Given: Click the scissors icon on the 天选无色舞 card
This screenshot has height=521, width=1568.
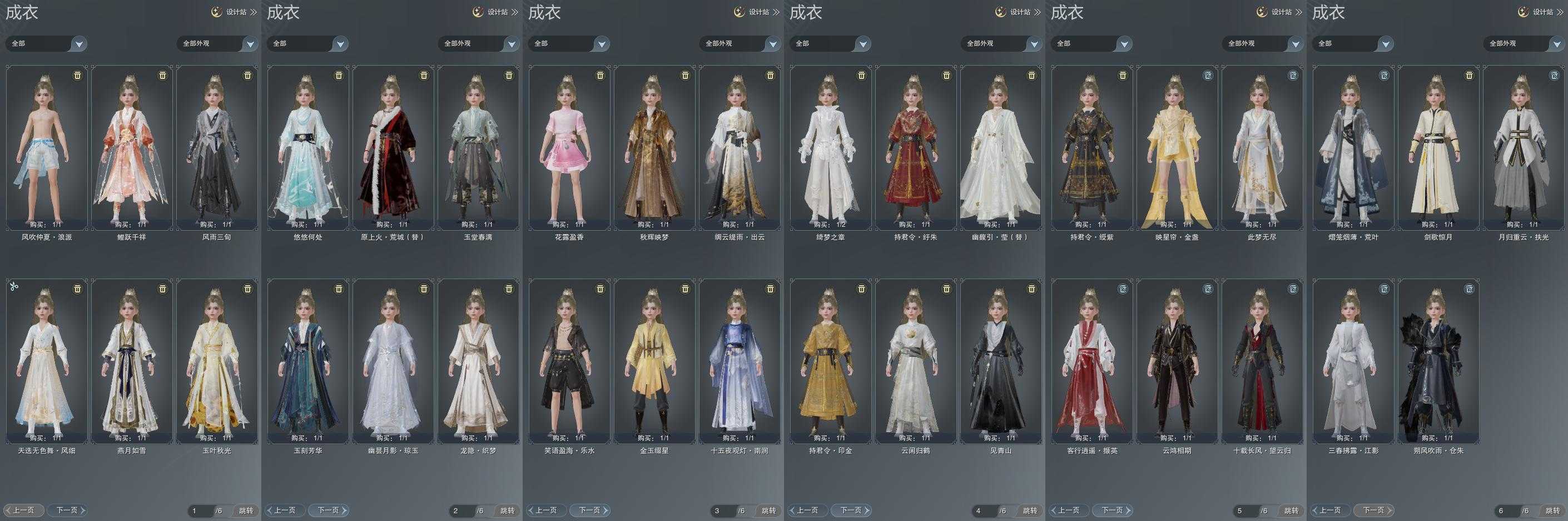Looking at the screenshot, I should (x=14, y=286).
